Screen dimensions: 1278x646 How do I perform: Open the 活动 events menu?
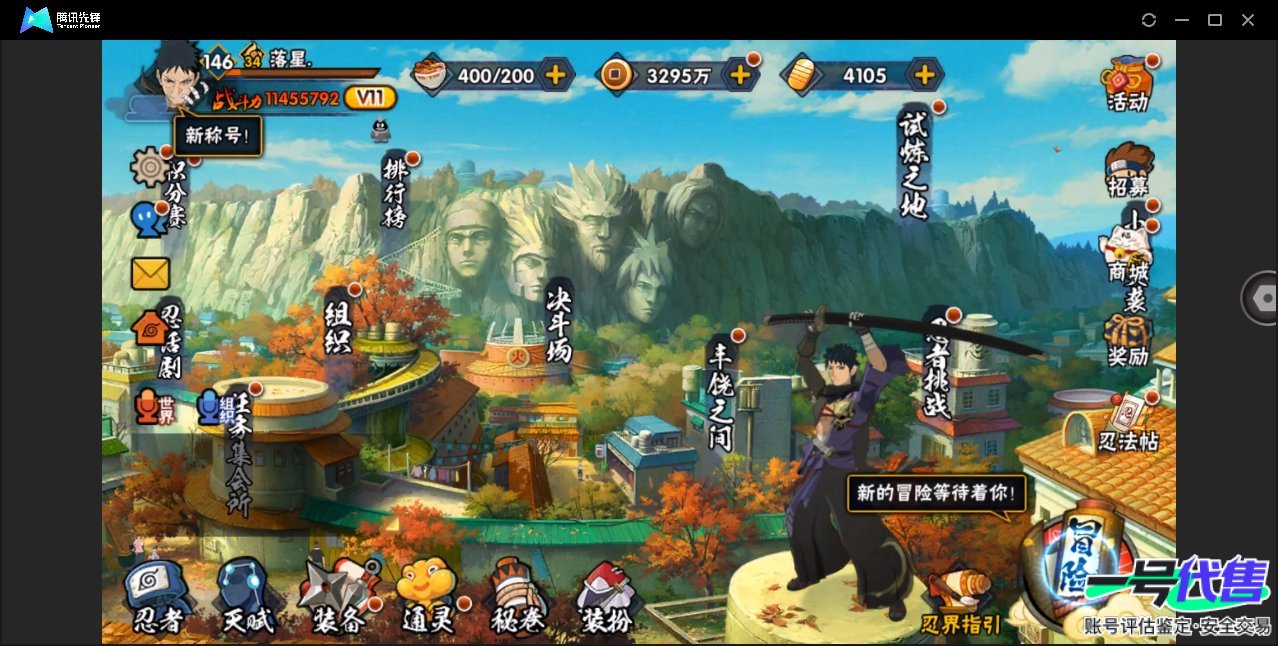coord(1127,84)
